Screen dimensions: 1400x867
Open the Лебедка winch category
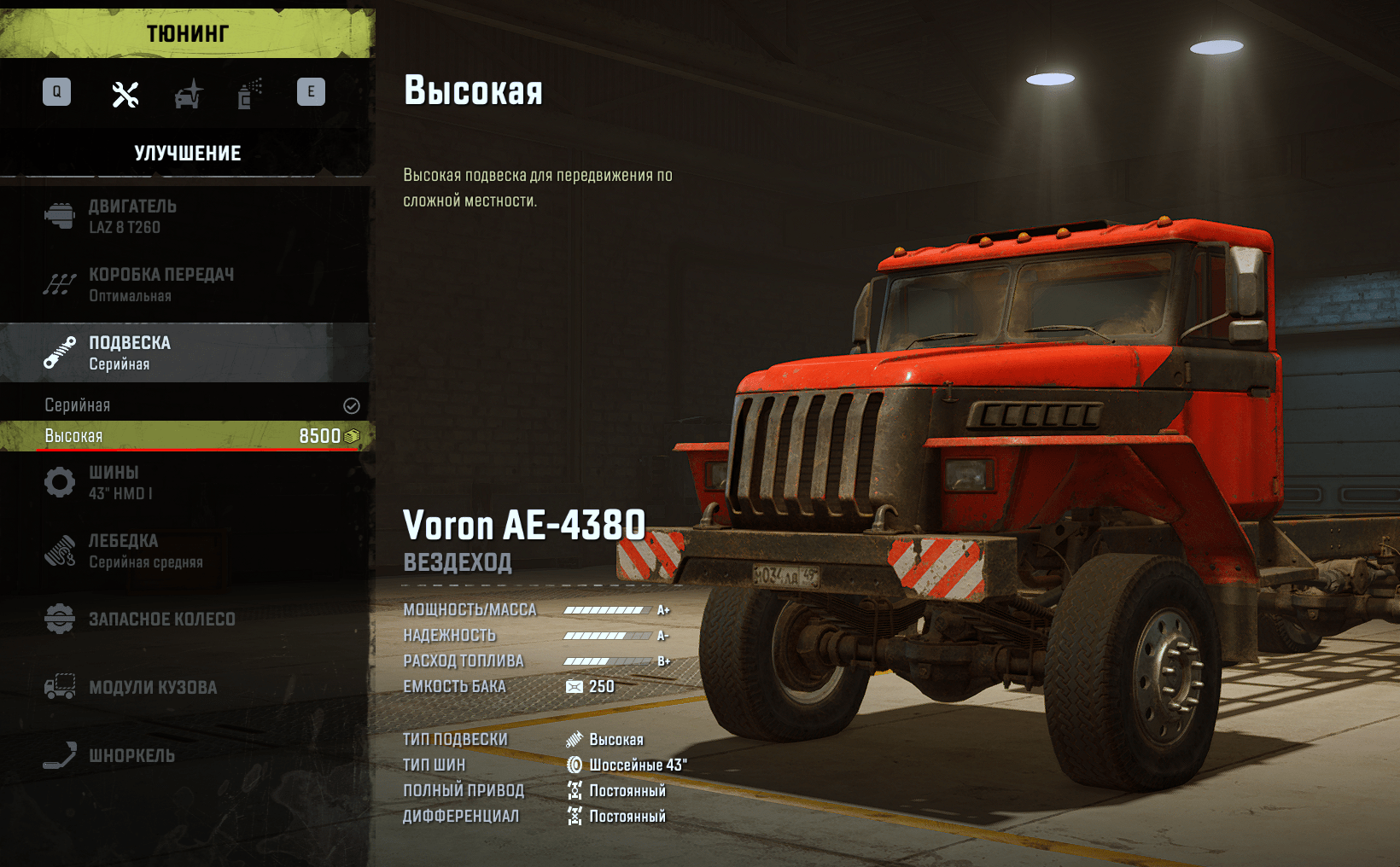pyautogui.click(x=186, y=551)
